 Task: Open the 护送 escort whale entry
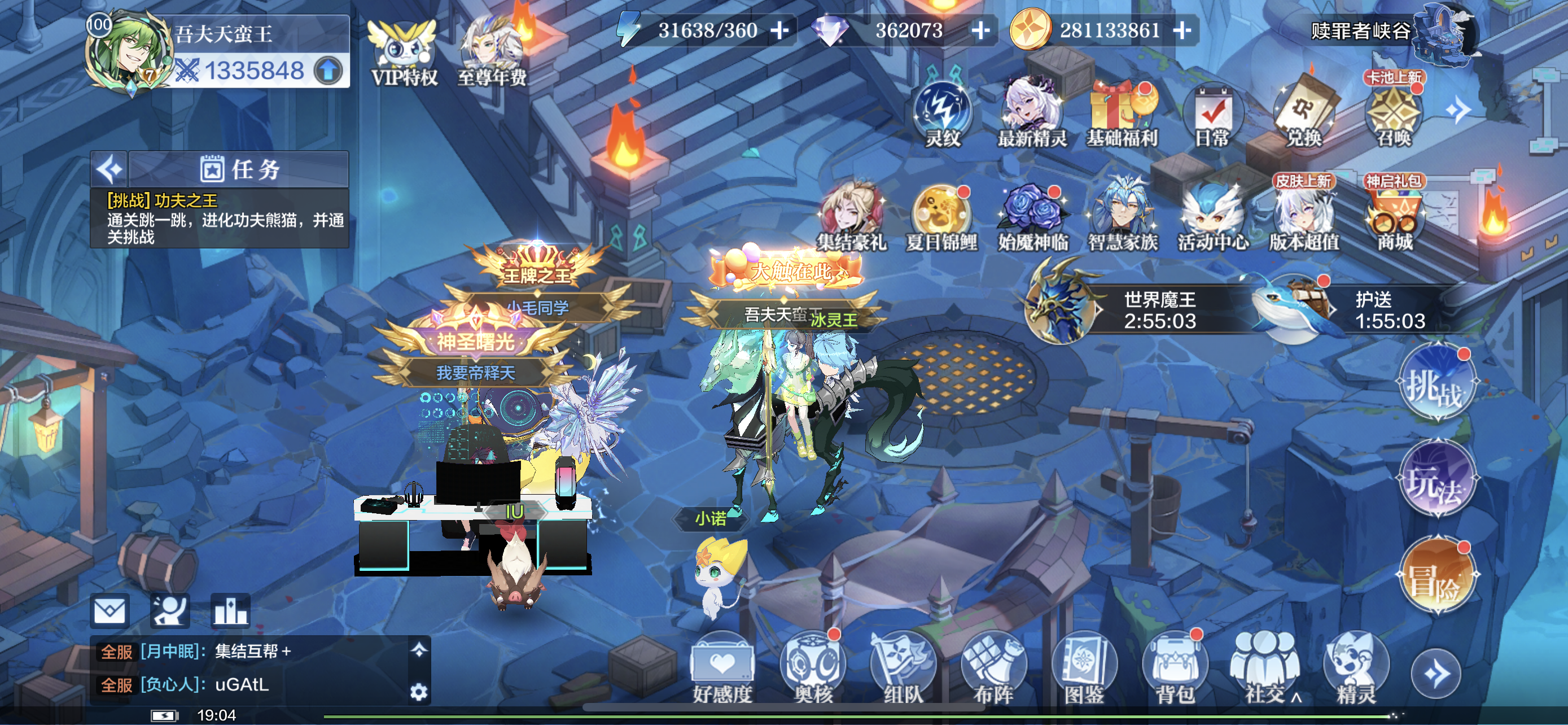click(1345, 309)
